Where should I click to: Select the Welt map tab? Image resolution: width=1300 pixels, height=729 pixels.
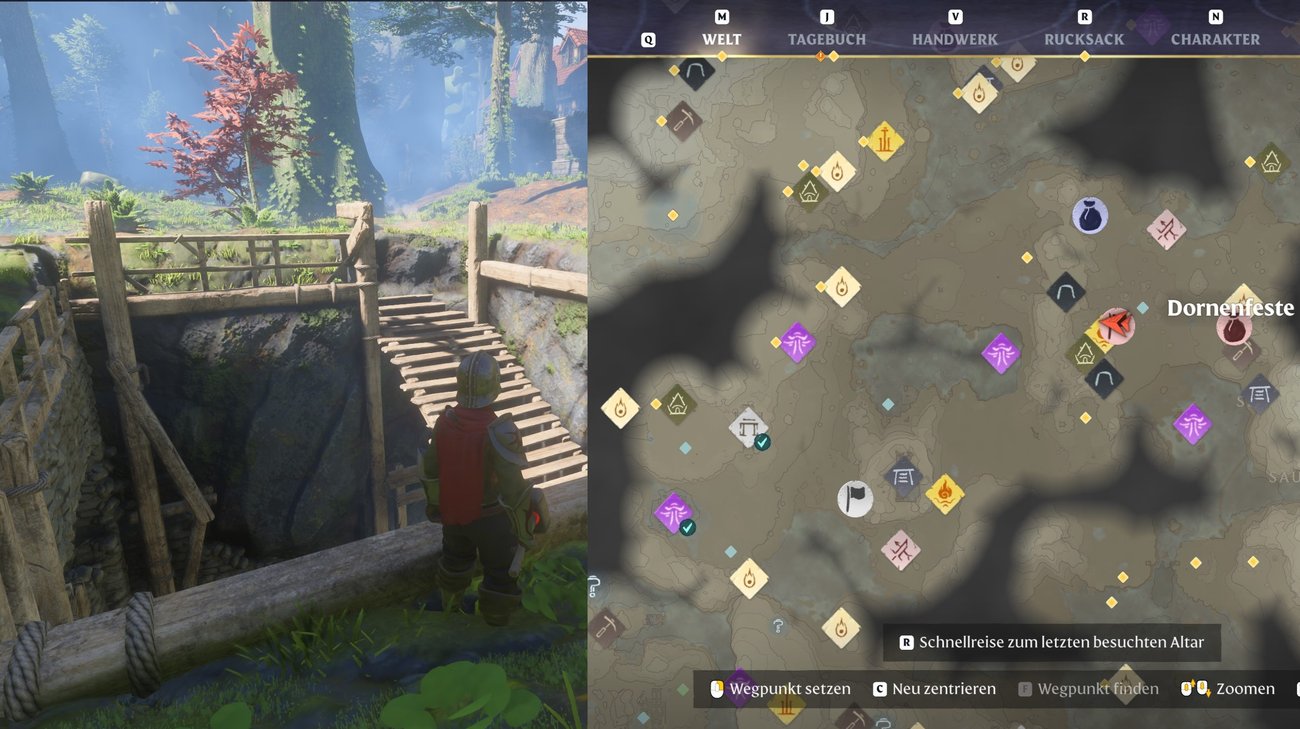[x=721, y=39]
